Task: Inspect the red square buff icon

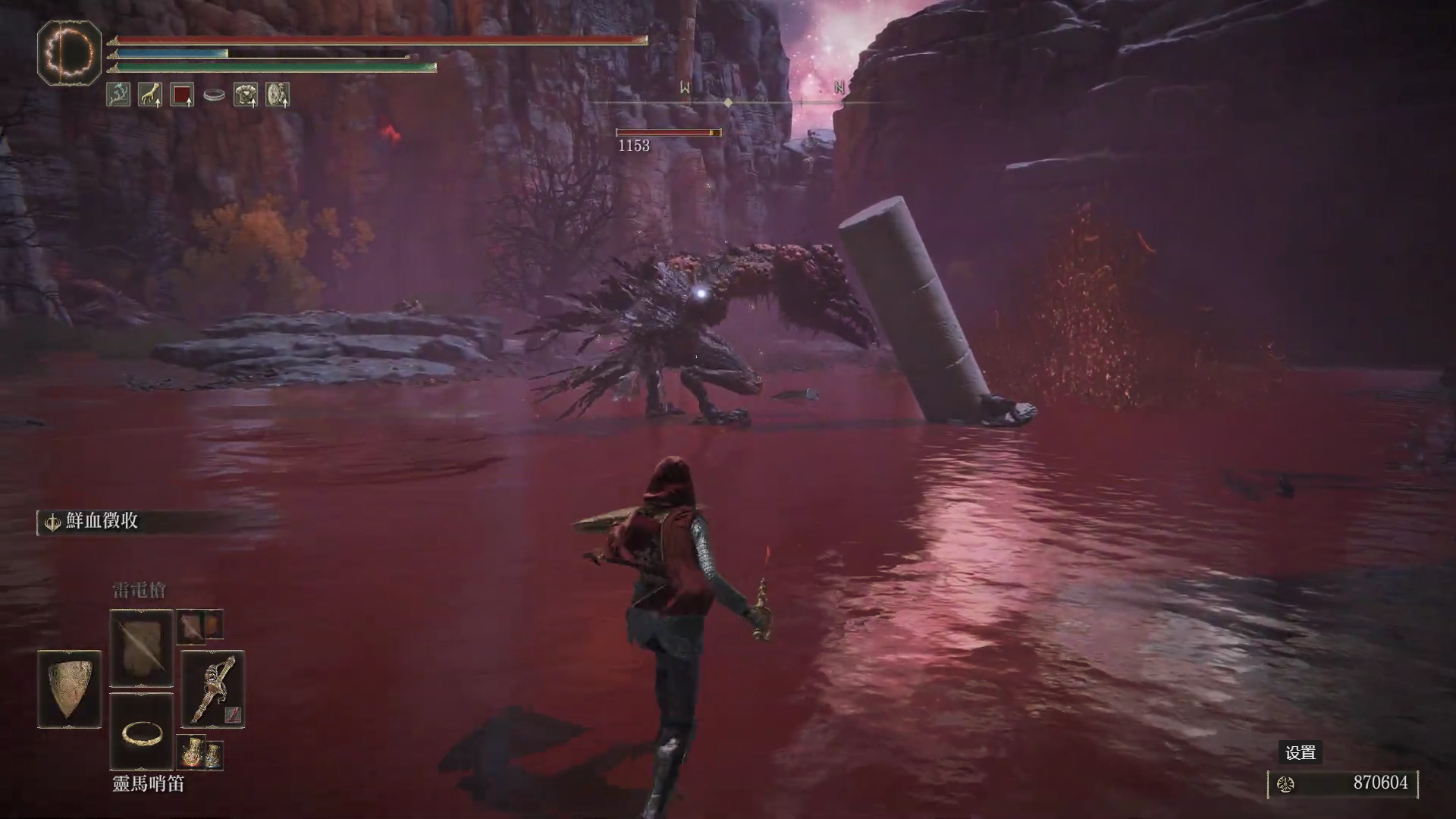Action: [x=182, y=95]
